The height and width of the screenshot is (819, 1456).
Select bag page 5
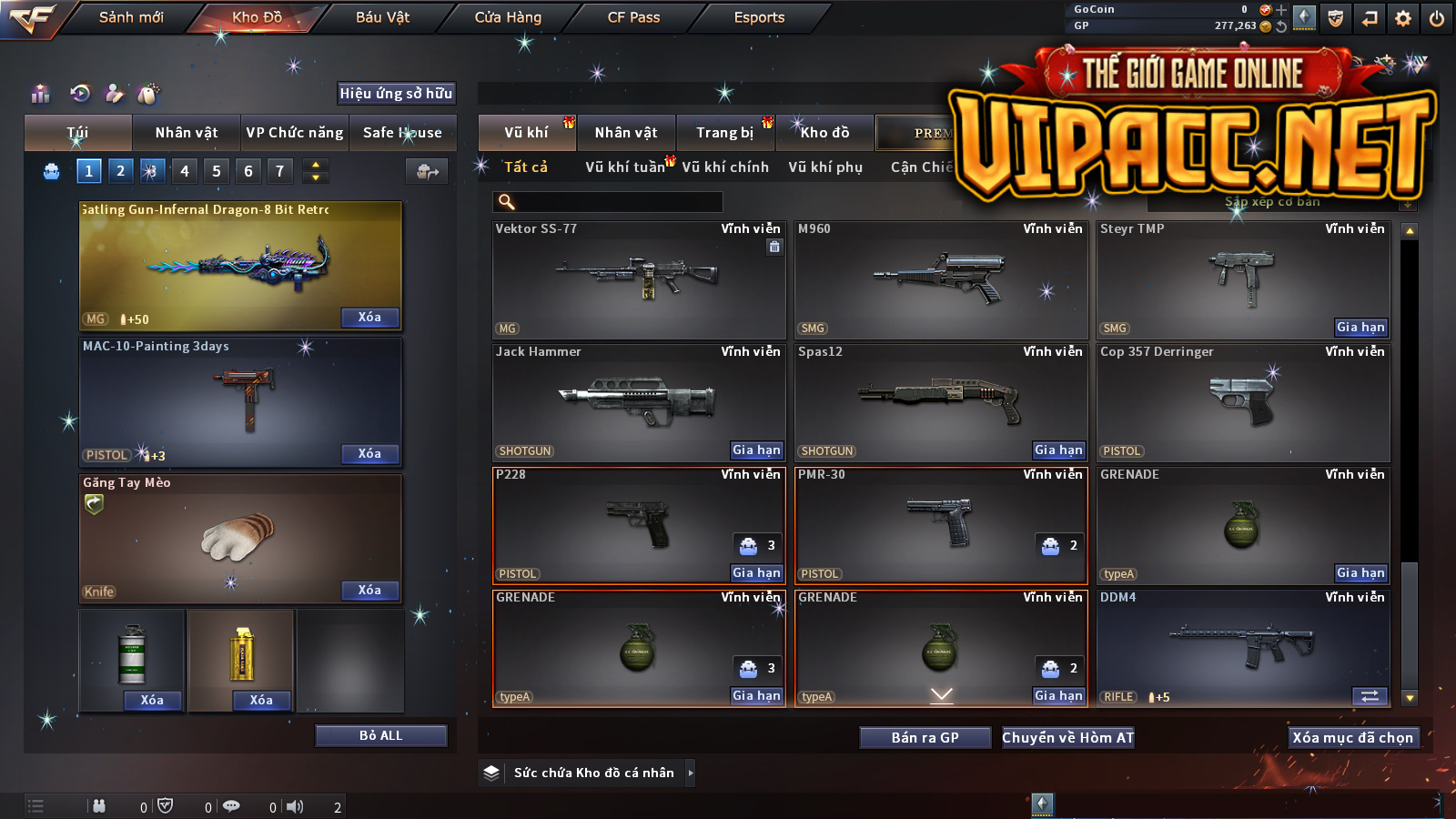(x=217, y=171)
